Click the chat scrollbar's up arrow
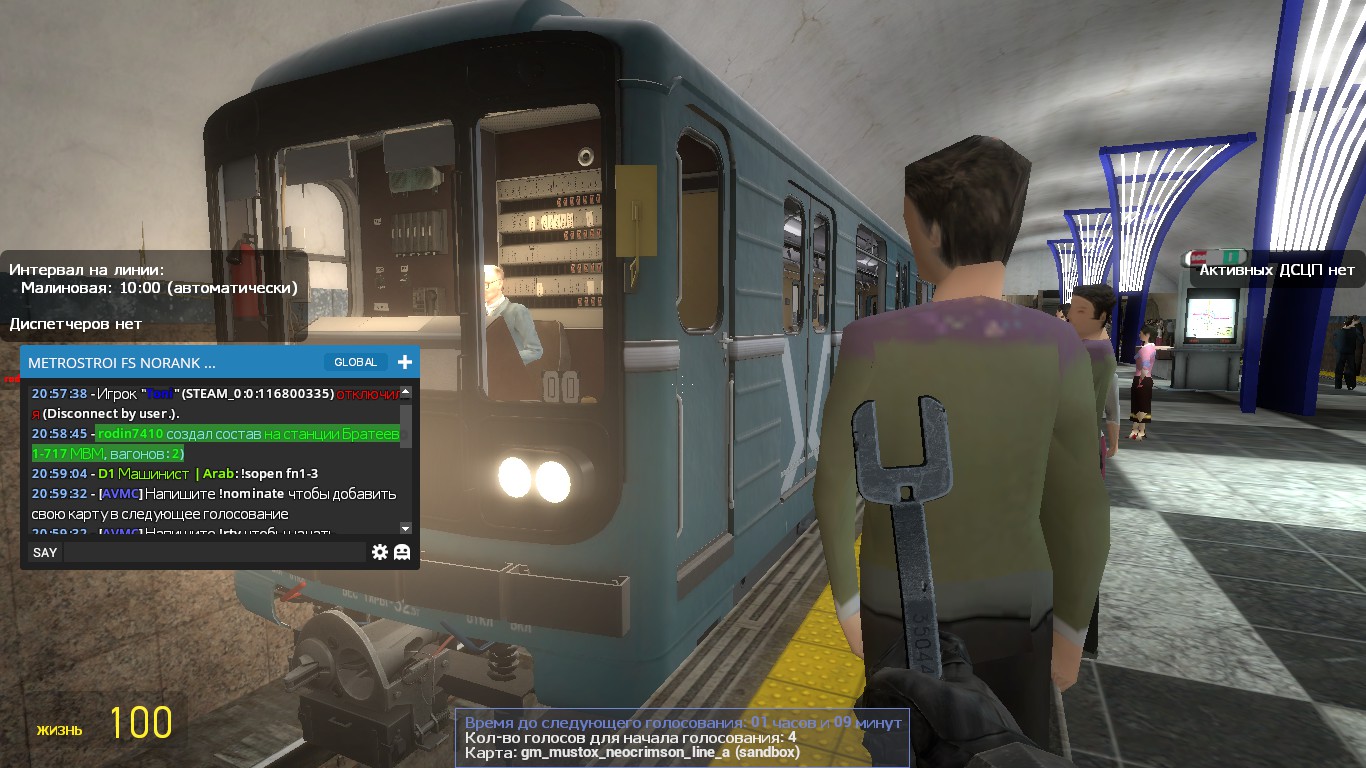 click(x=405, y=392)
